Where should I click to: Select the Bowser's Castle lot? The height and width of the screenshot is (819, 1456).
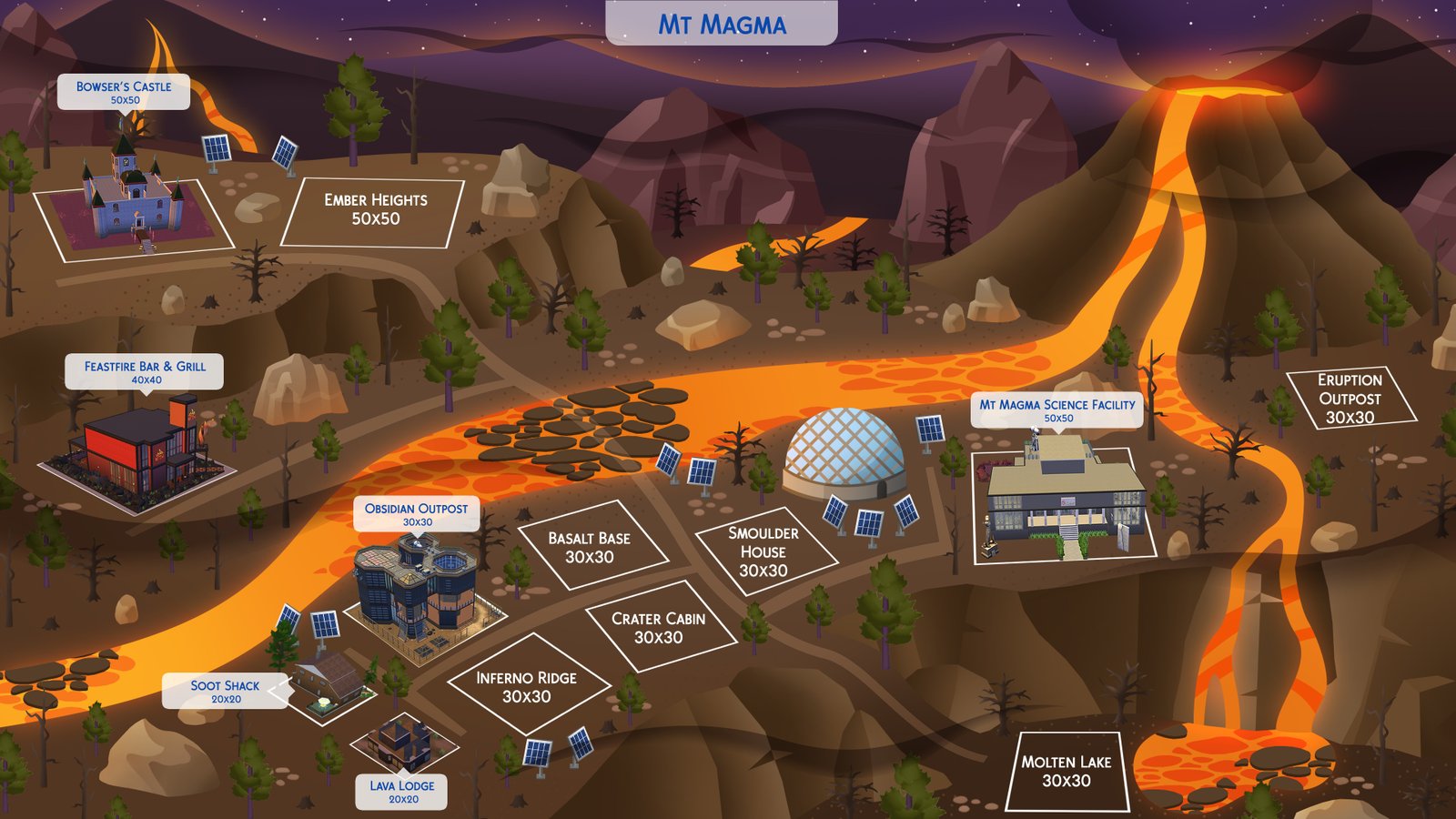pyautogui.click(x=134, y=207)
